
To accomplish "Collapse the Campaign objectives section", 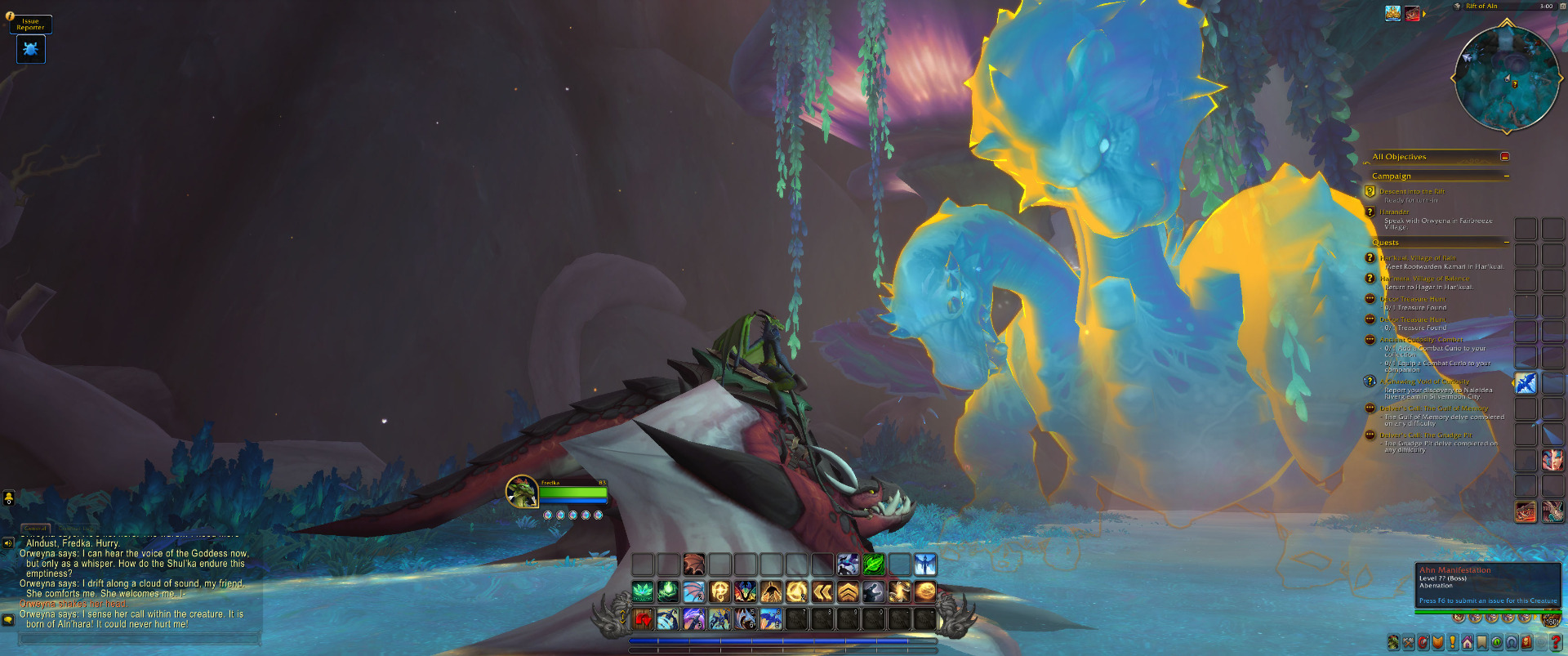I will tap(1506, 176).
